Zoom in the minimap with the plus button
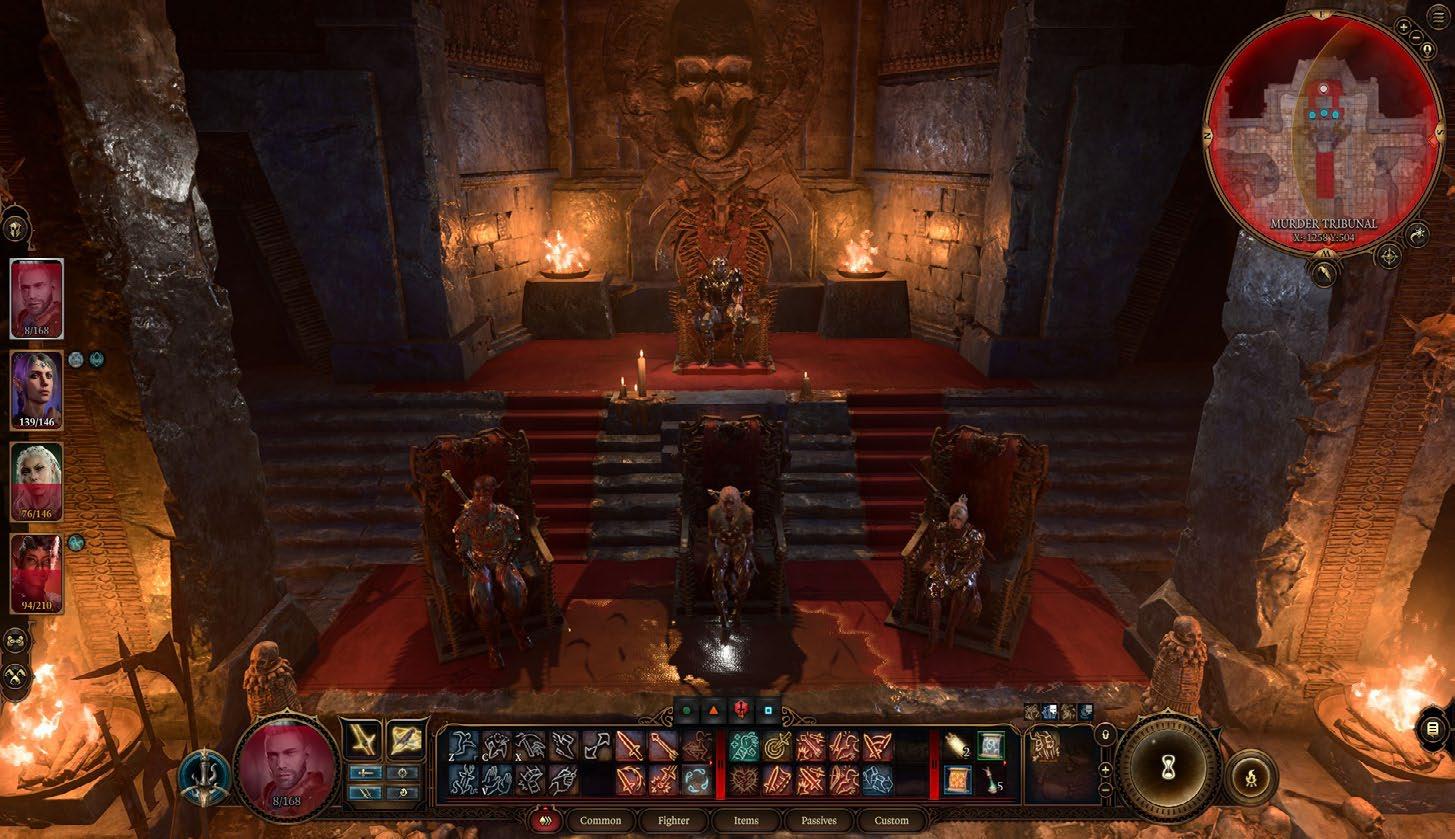This screenshot has height=839, width=1455. click(x=1404, y=27)
